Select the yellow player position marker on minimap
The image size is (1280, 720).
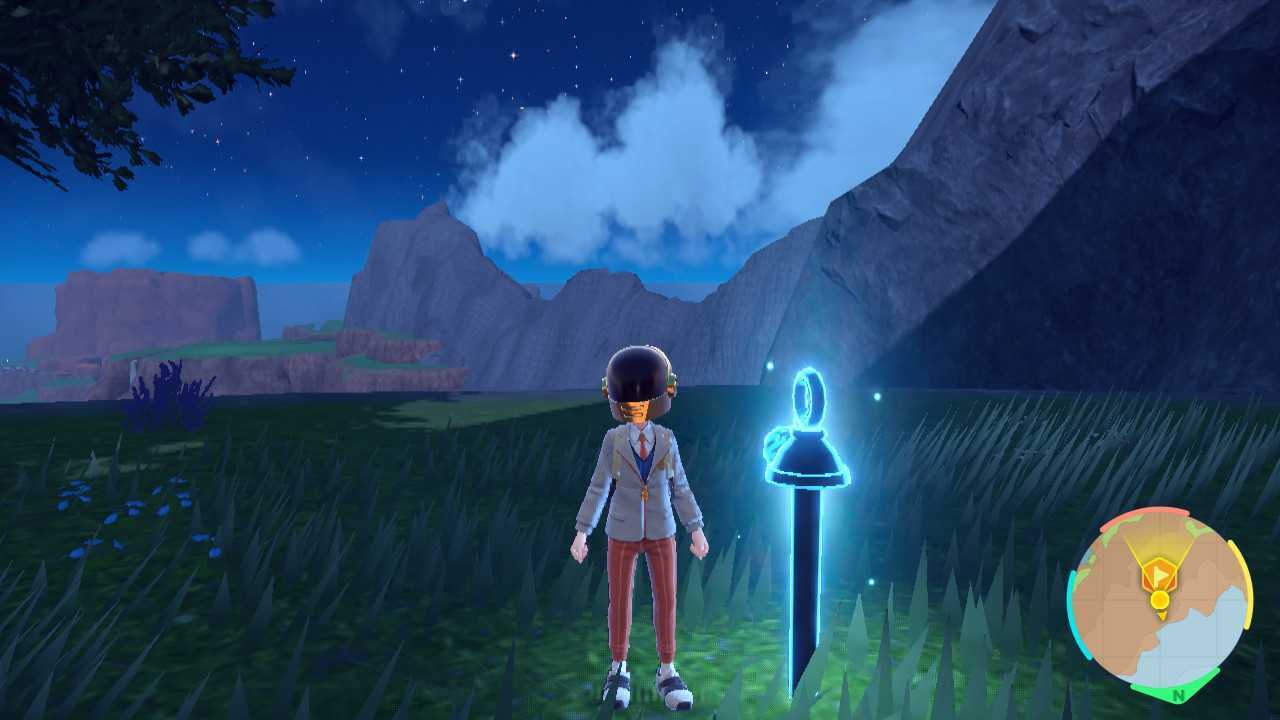click(1160, 599)
